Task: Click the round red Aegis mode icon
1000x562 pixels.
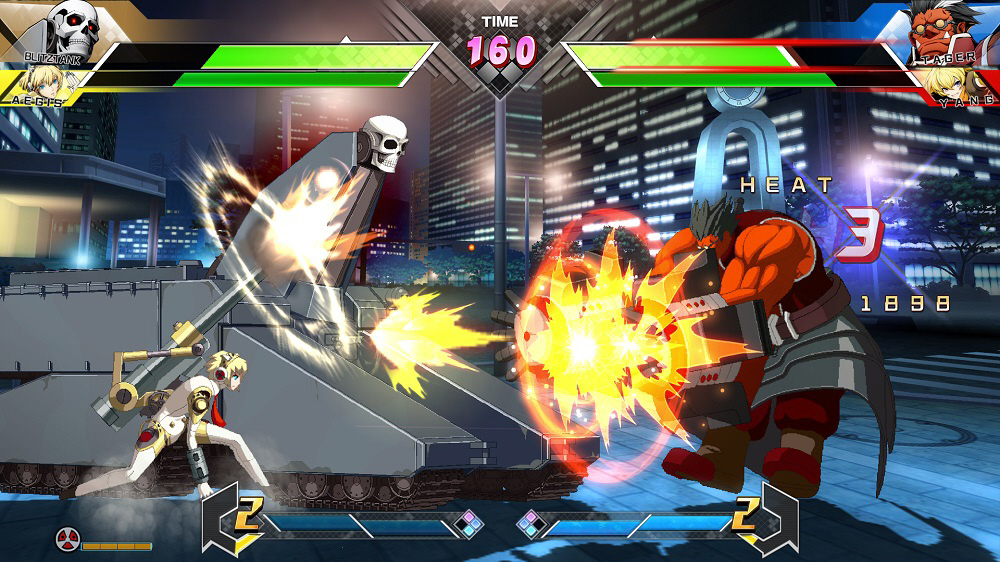Action: [x=67, y=541]
